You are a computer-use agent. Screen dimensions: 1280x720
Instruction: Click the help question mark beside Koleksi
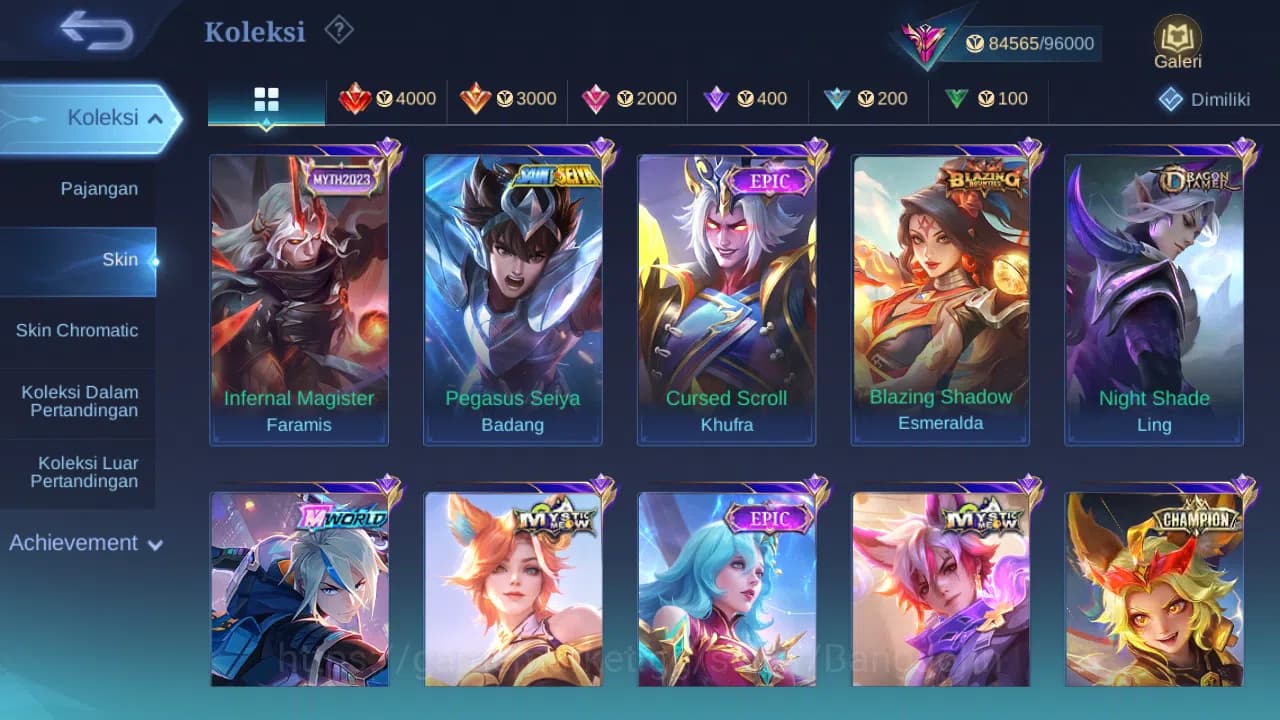pyautogui.click(x=338, y=31)
